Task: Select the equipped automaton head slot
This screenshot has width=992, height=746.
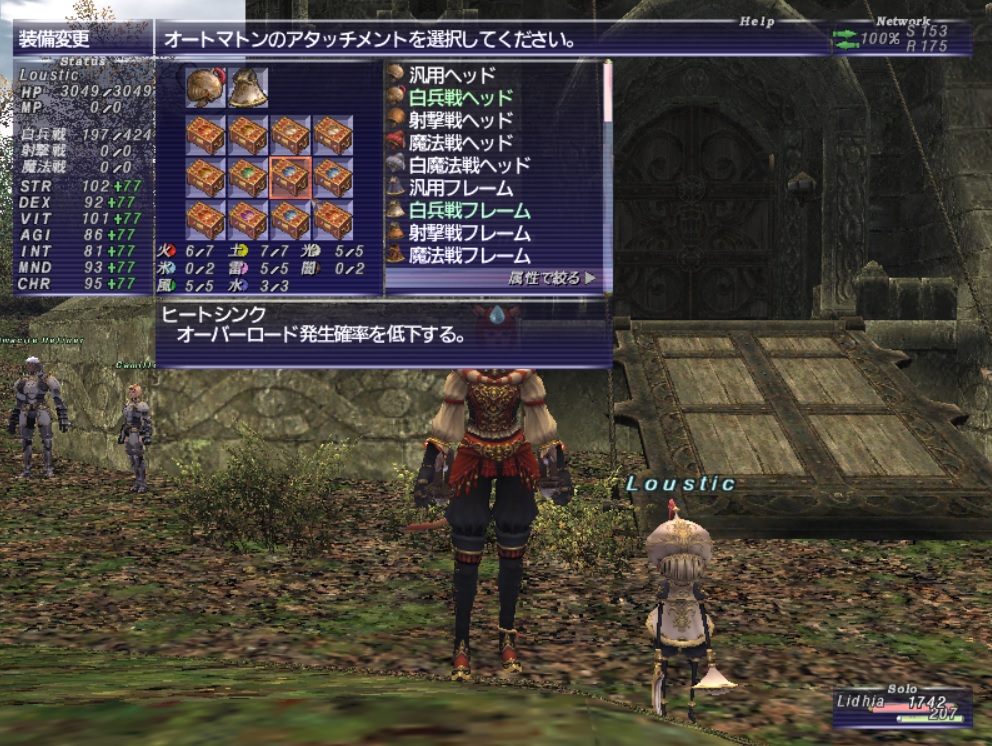Action: (205, 88)
